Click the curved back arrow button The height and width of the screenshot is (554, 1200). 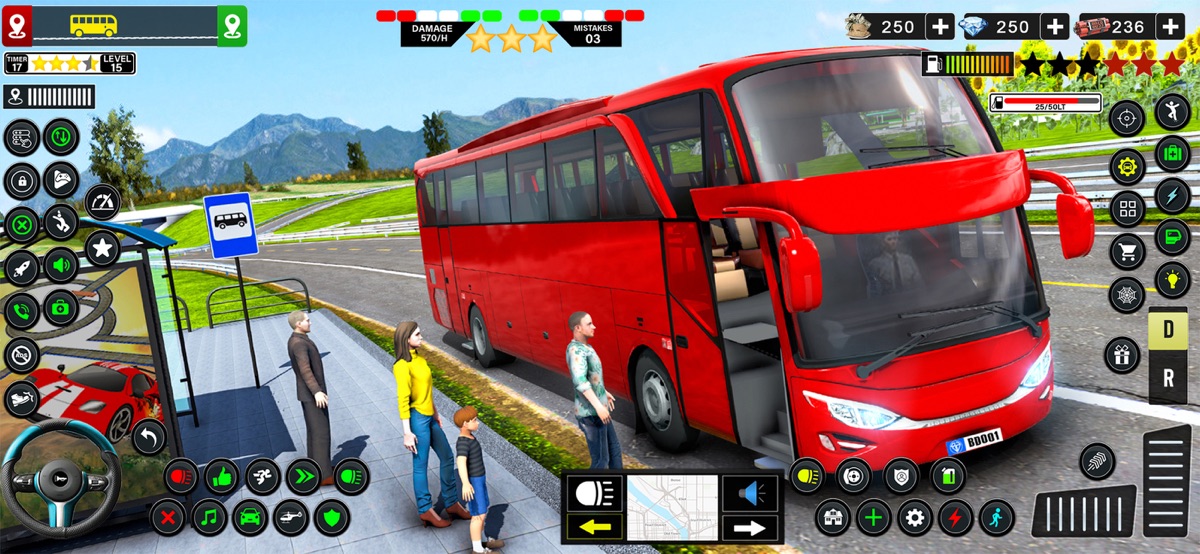click(x=149, y=436)
